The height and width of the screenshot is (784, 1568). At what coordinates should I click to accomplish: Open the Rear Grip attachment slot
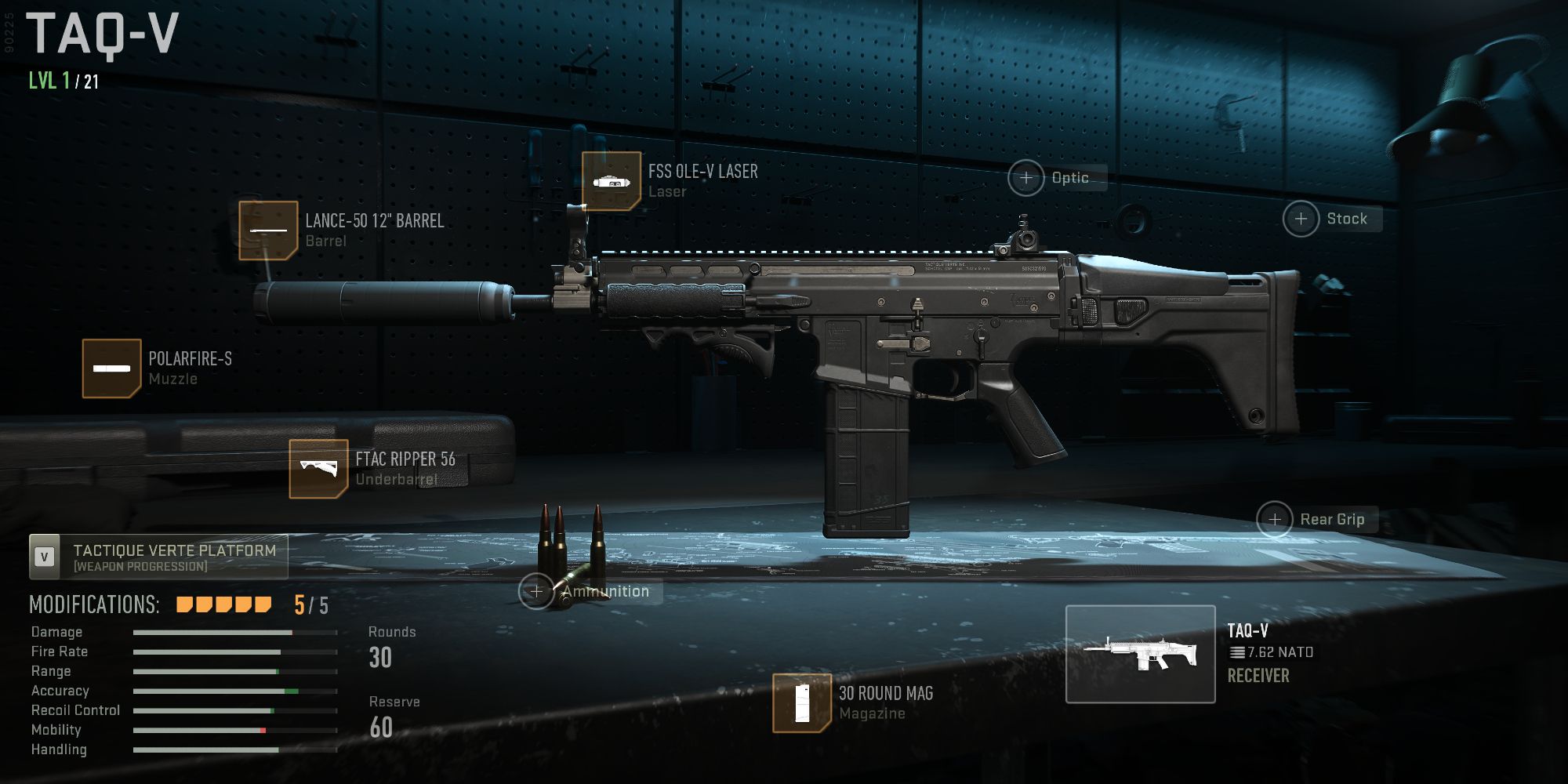pos(1276,518)
